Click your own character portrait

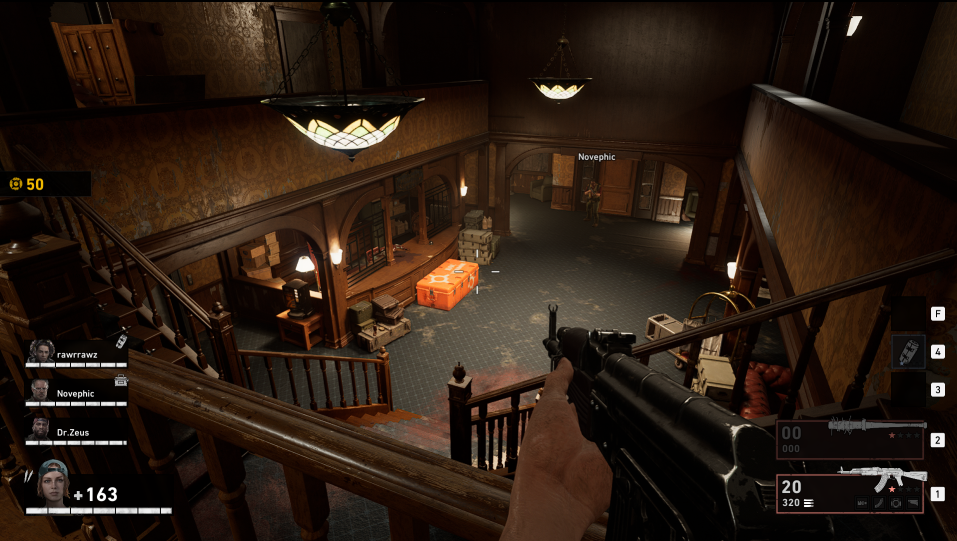tap(53, 487)
